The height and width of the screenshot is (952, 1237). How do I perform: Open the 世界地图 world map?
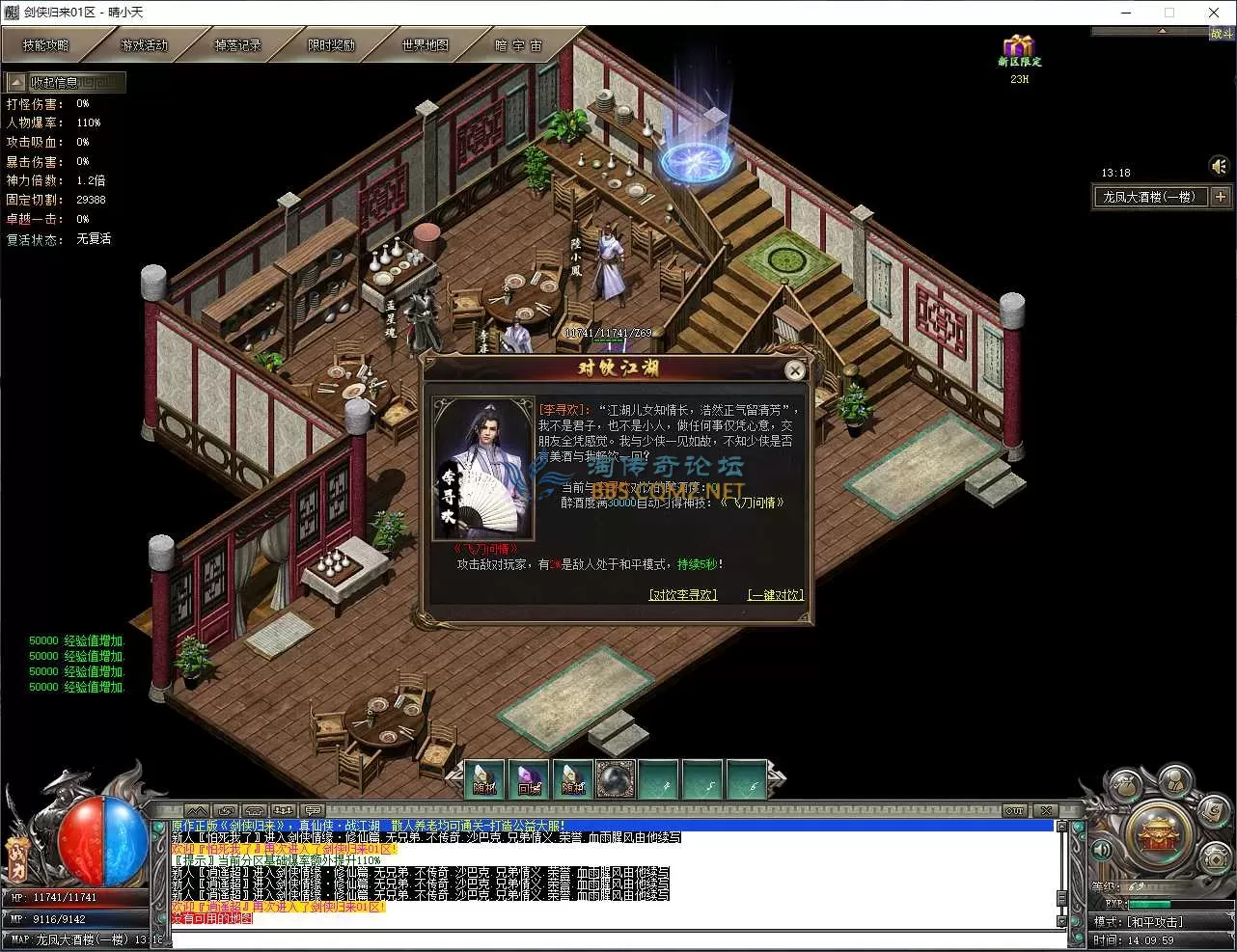click(x=426, y=45)
